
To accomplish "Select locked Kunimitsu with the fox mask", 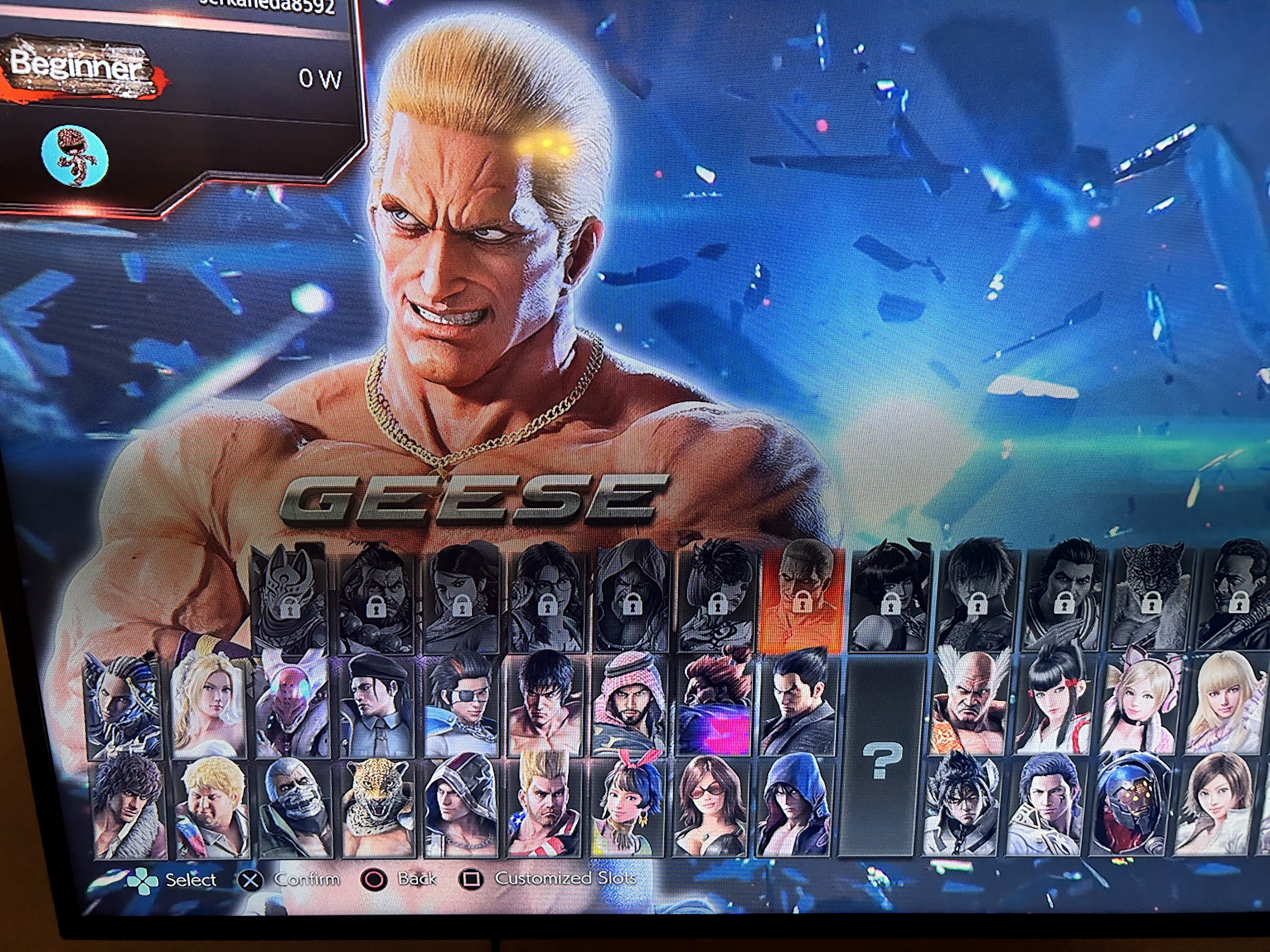I will pos(289,600).
